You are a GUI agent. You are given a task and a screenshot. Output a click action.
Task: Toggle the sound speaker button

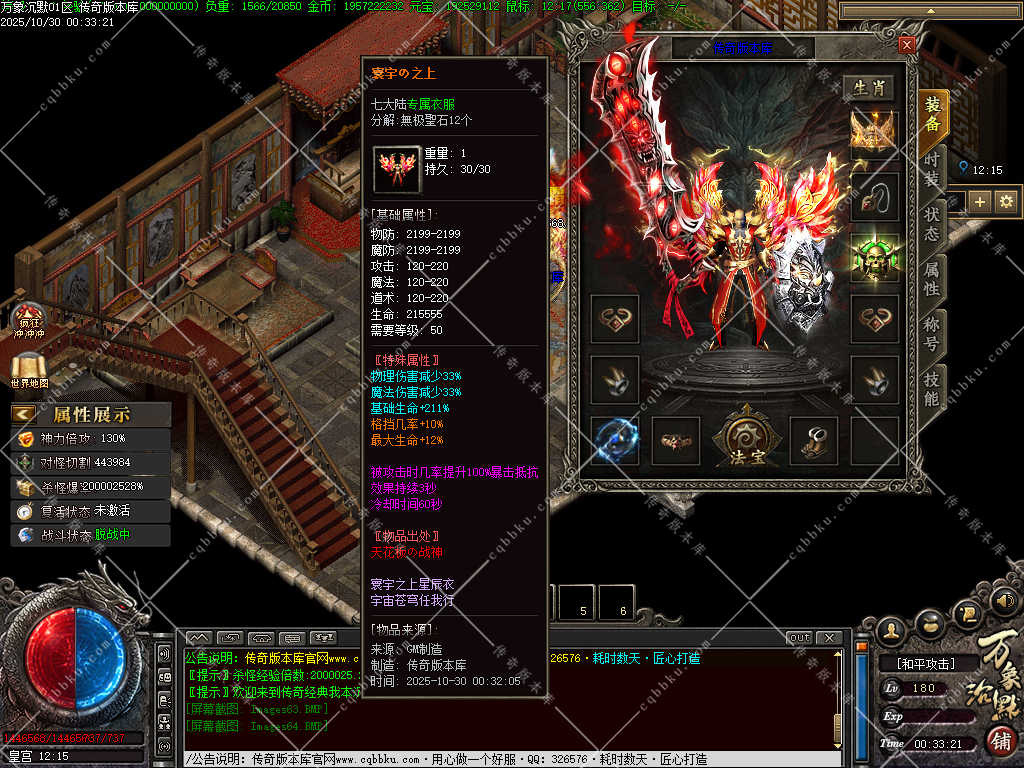(1006, 600)
